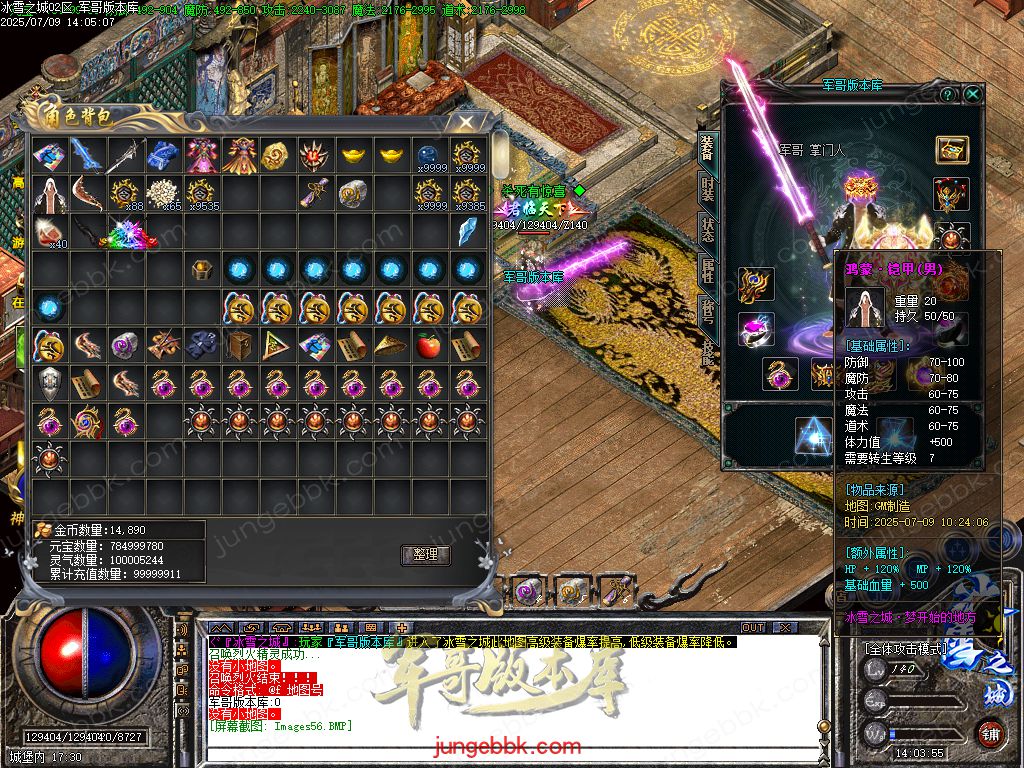Click the ice crystal shard item
Image resolution: width=1024 pixels, height=768 pixels.
[x=467, y=232]
